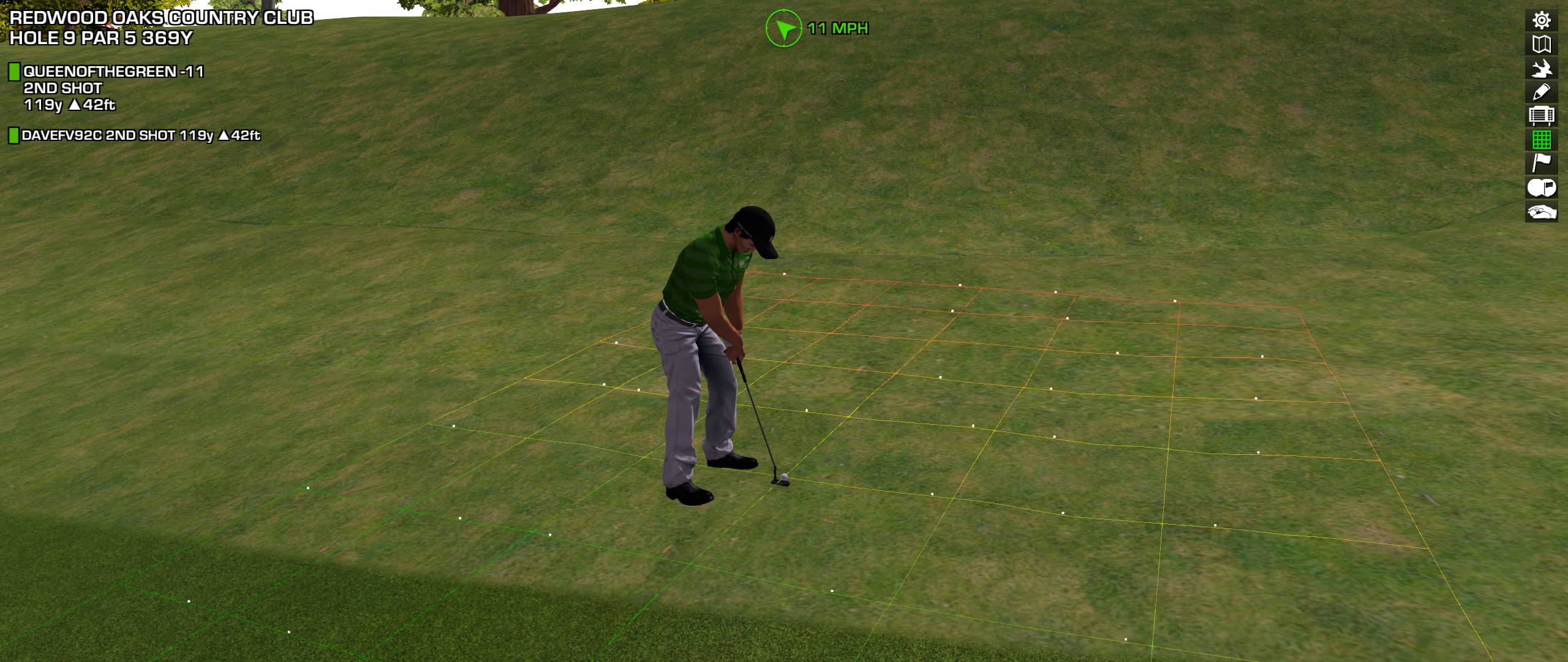
Task: Show the scoreboard icon
Action: point(1541,116)
